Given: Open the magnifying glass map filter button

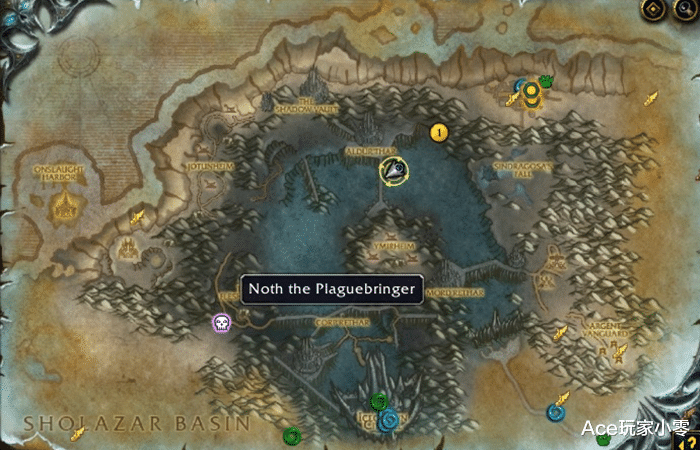Looking at the screenshot, I should coord(686,10).
